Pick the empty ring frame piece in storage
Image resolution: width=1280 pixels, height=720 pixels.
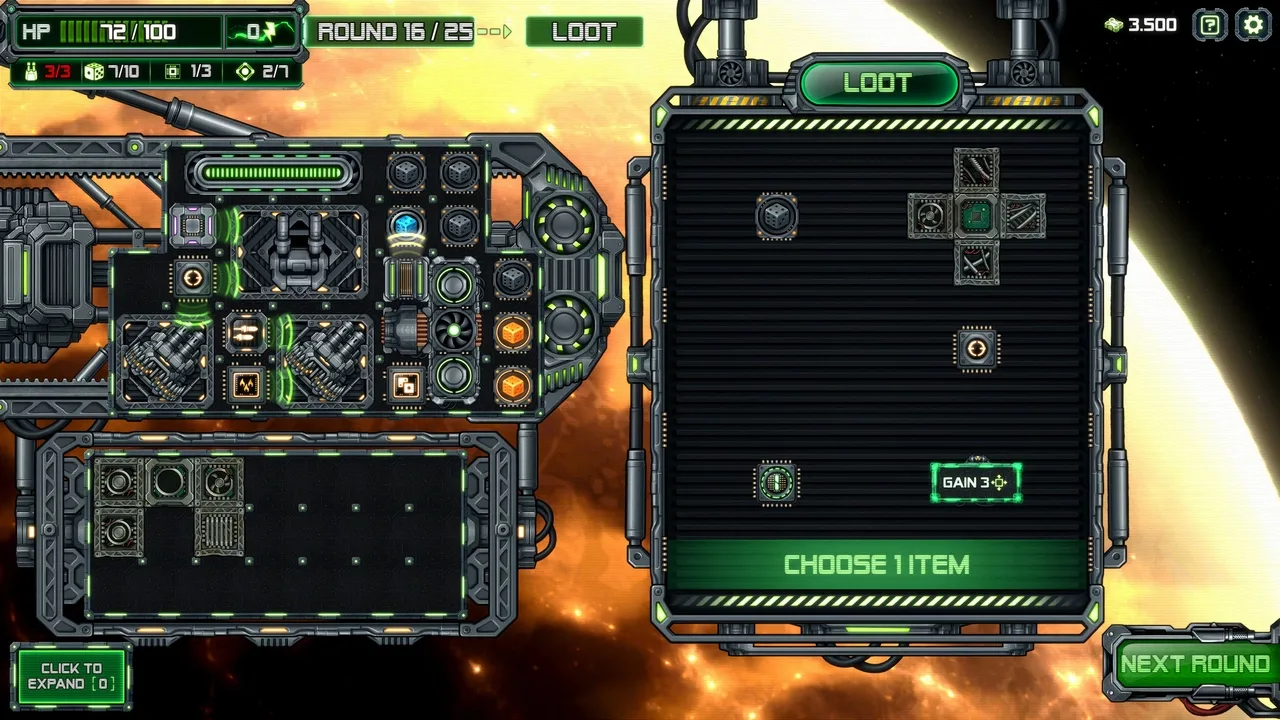tap(168, 483)
